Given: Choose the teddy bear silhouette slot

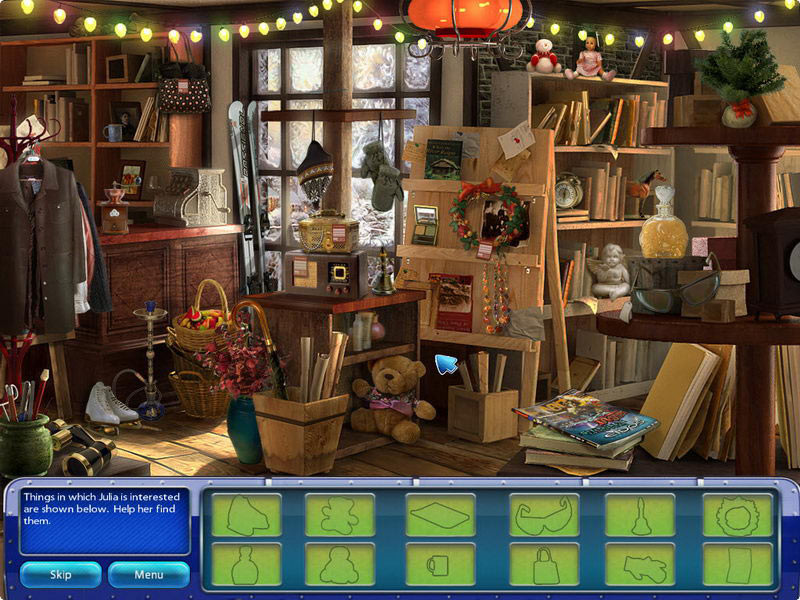Looking at the screenshot, I should point(340,515).
